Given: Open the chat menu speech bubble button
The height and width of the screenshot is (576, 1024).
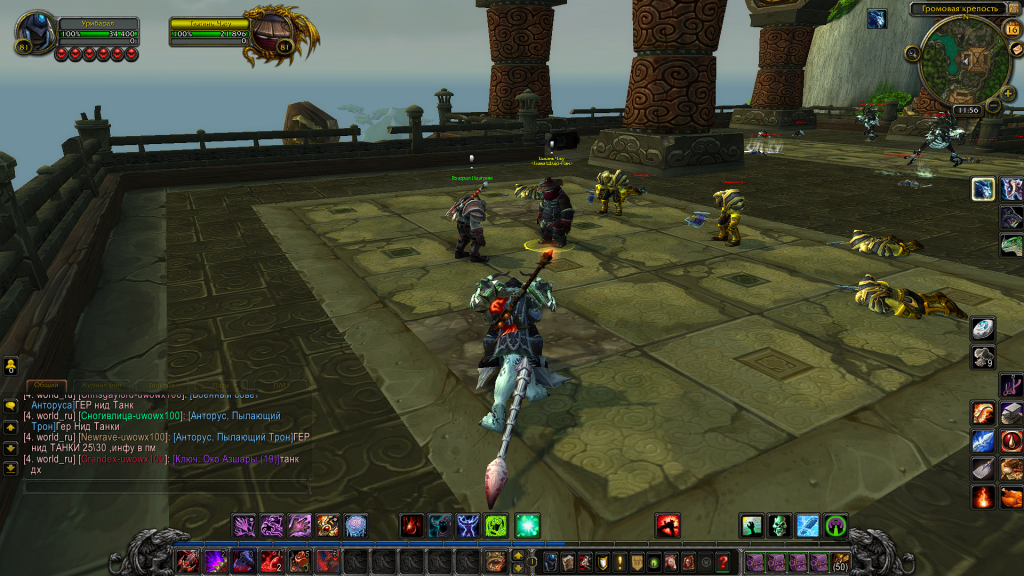Looking at the screenshot, I should 11,405.
